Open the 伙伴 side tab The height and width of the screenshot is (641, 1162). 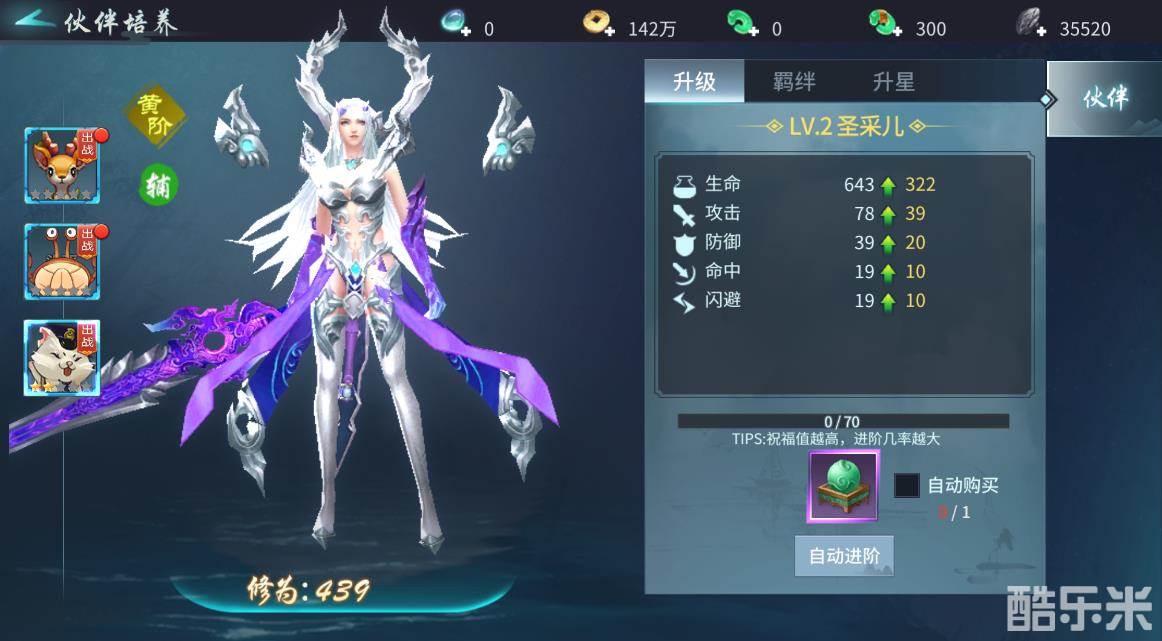(1104, 99)
